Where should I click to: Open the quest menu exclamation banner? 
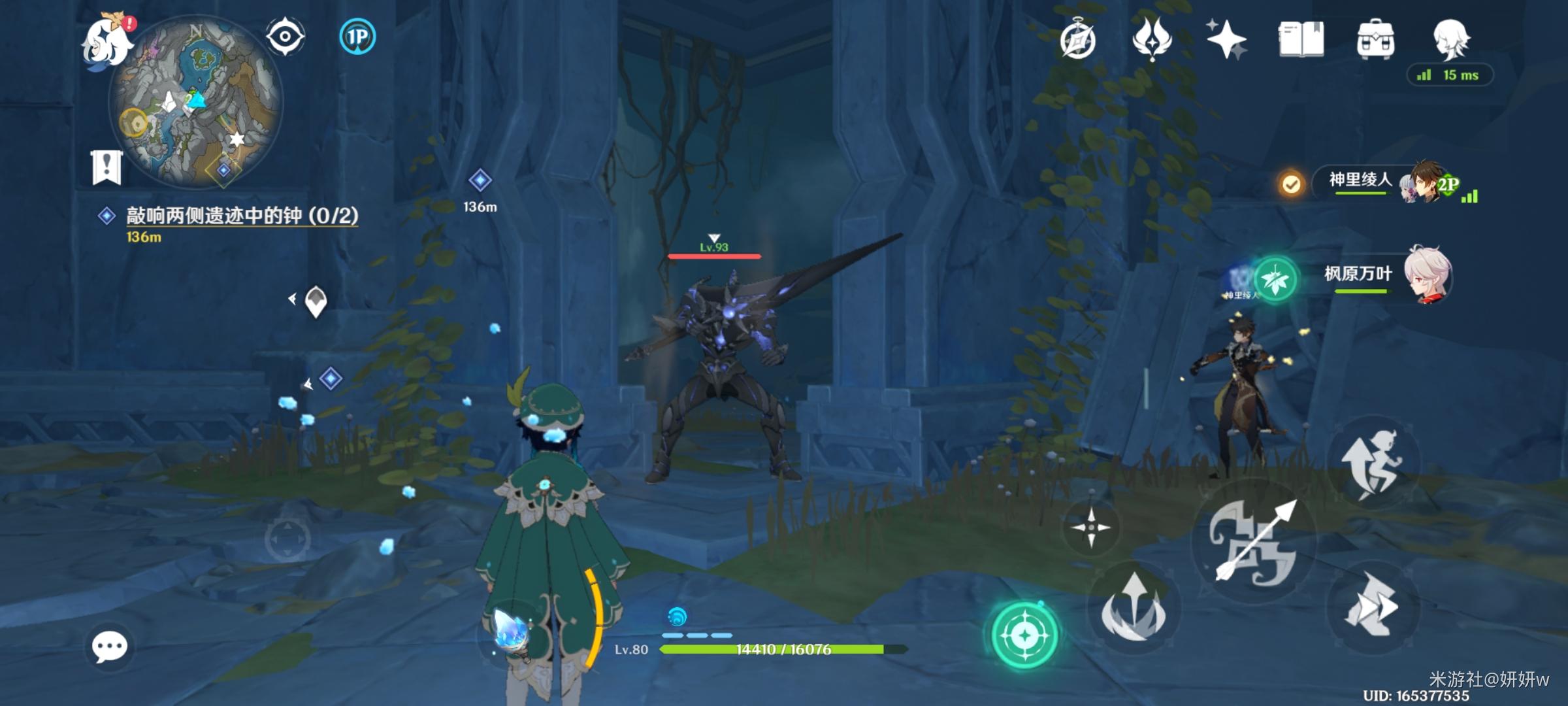tap(106, 167)
